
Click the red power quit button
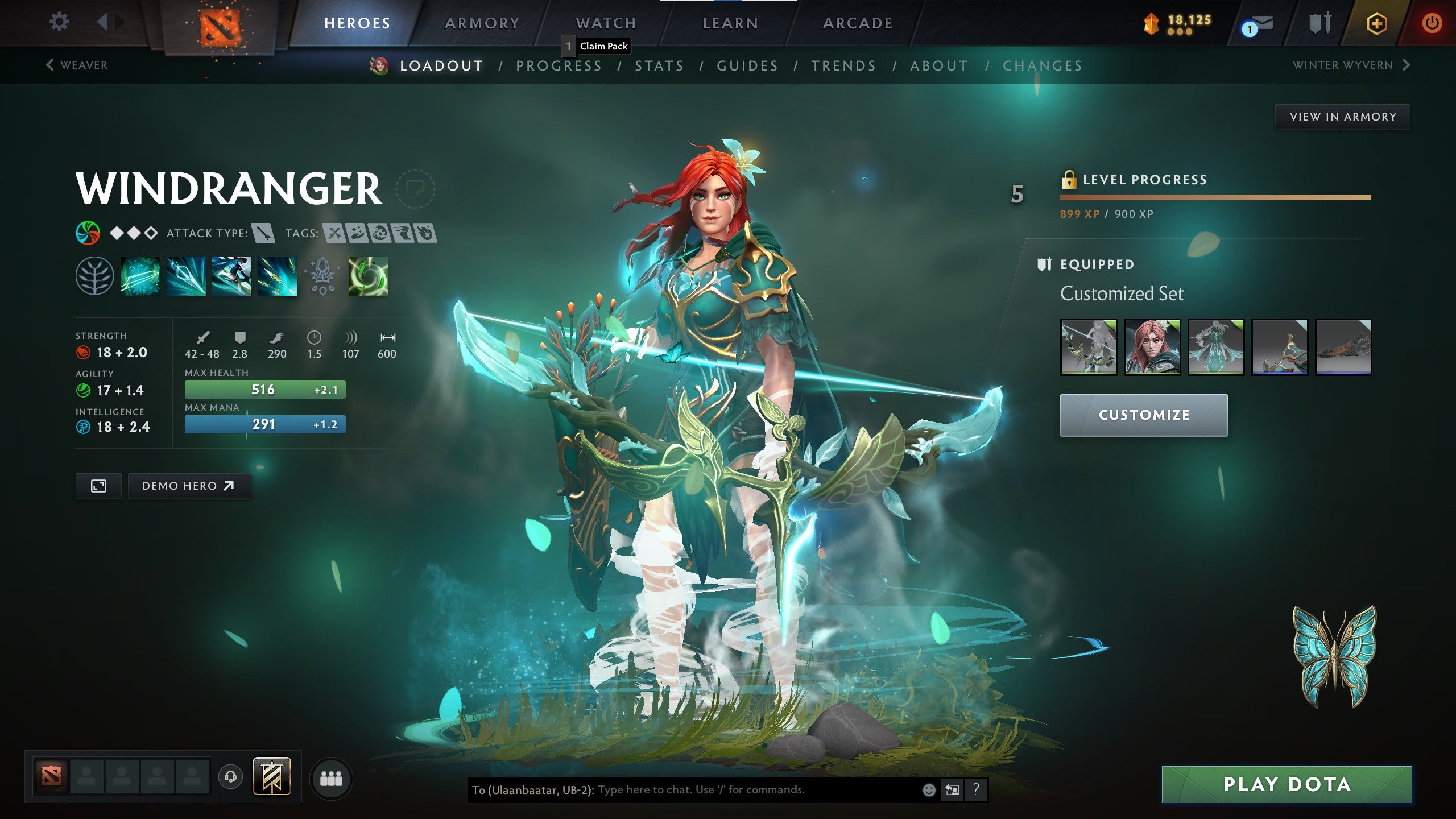click(x=1432, y=23)
